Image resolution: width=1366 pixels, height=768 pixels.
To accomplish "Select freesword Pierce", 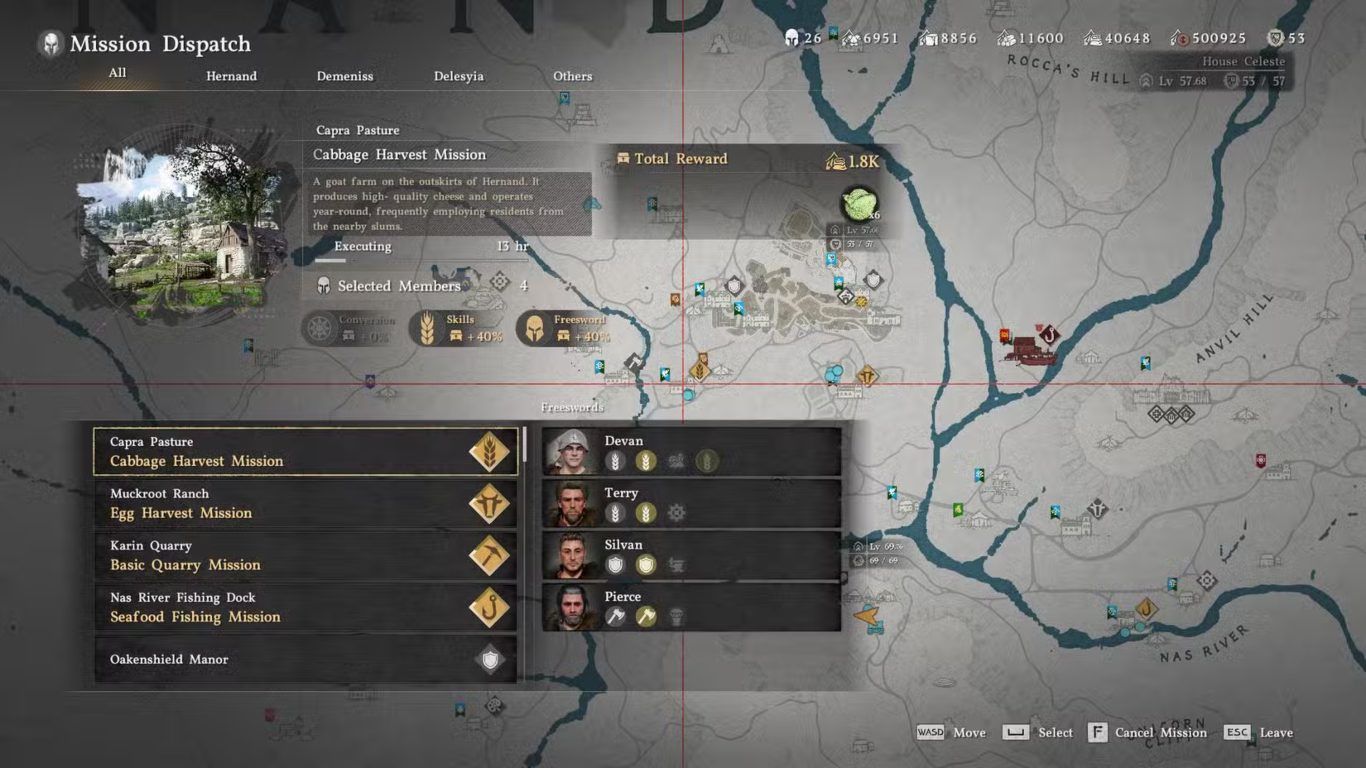I will [x=691, y=608].
